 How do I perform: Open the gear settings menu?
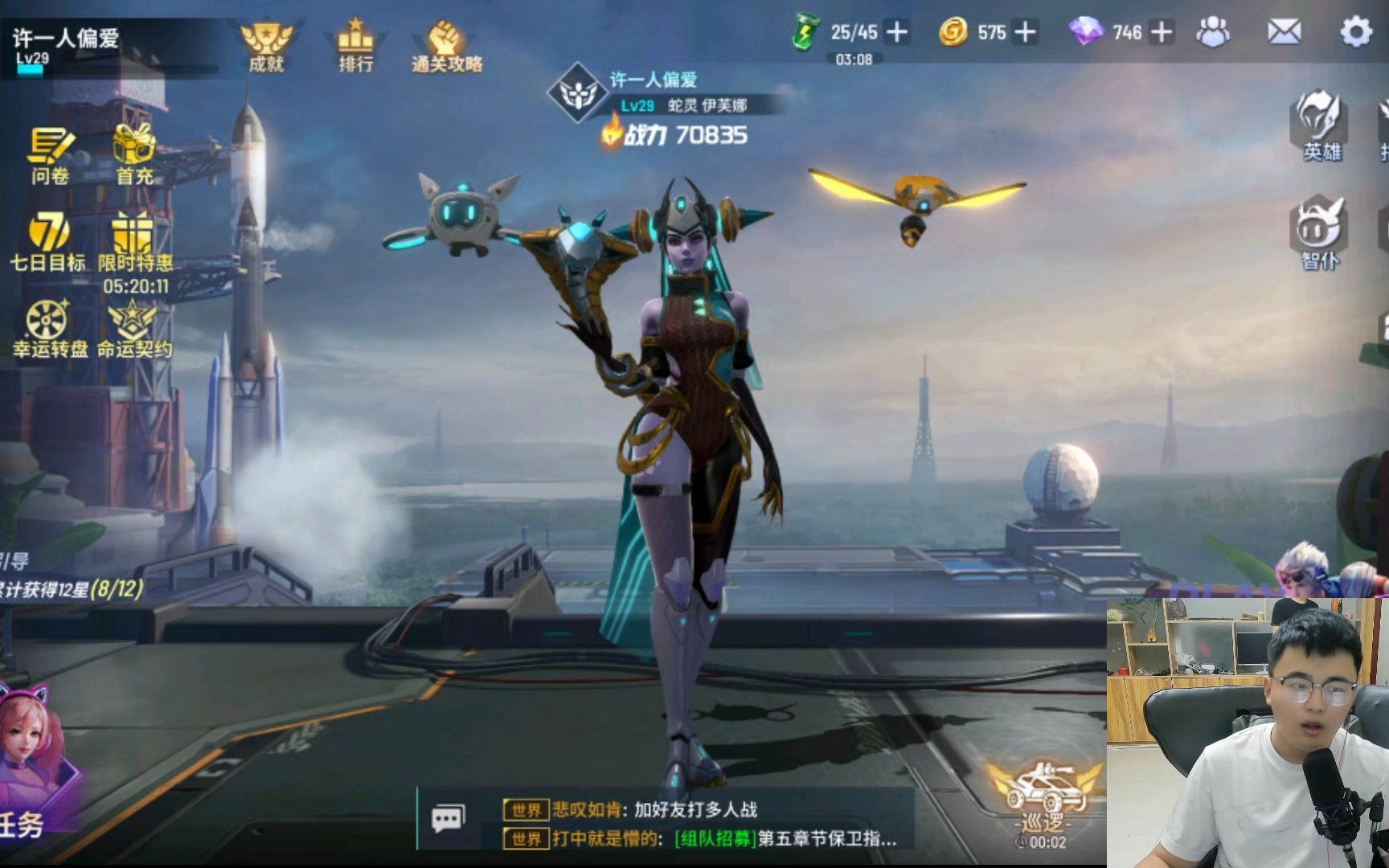click(1356, 32)
